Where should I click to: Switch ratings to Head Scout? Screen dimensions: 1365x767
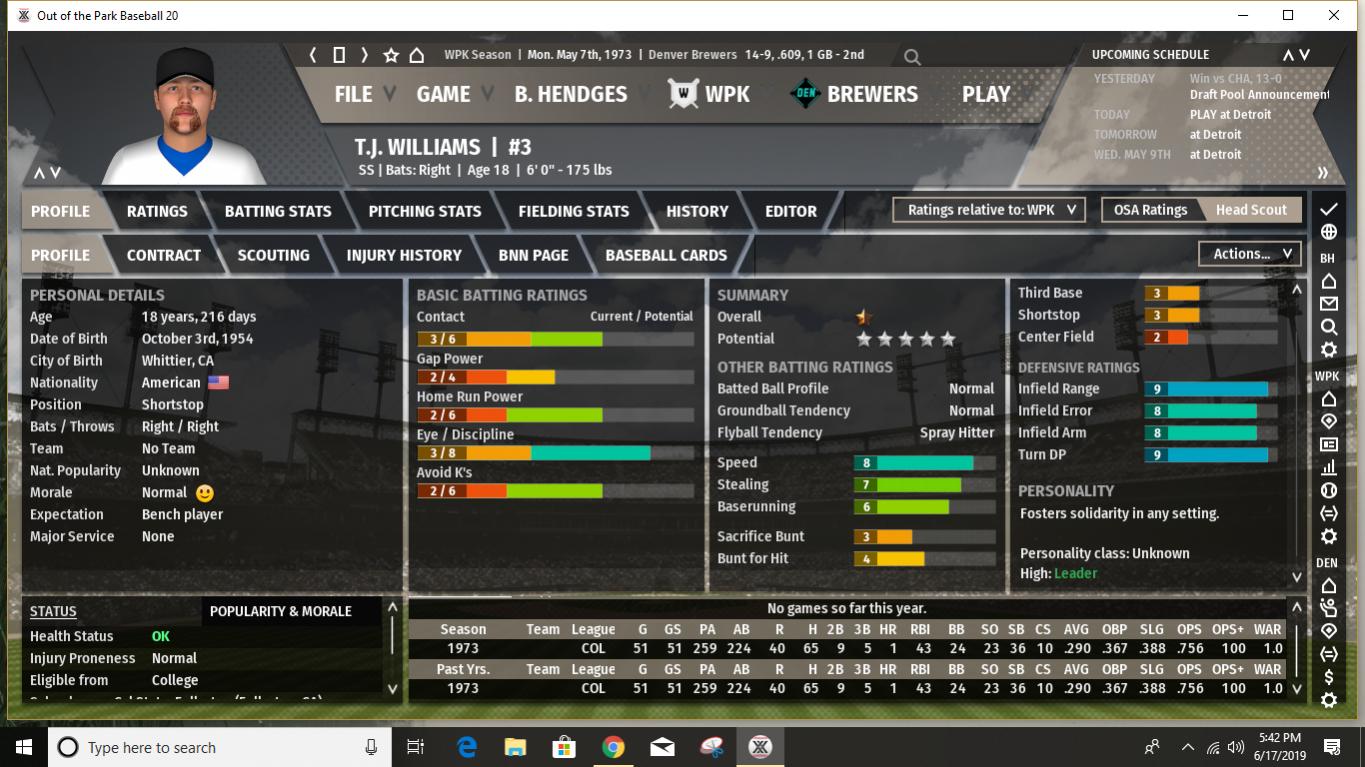1251,210
